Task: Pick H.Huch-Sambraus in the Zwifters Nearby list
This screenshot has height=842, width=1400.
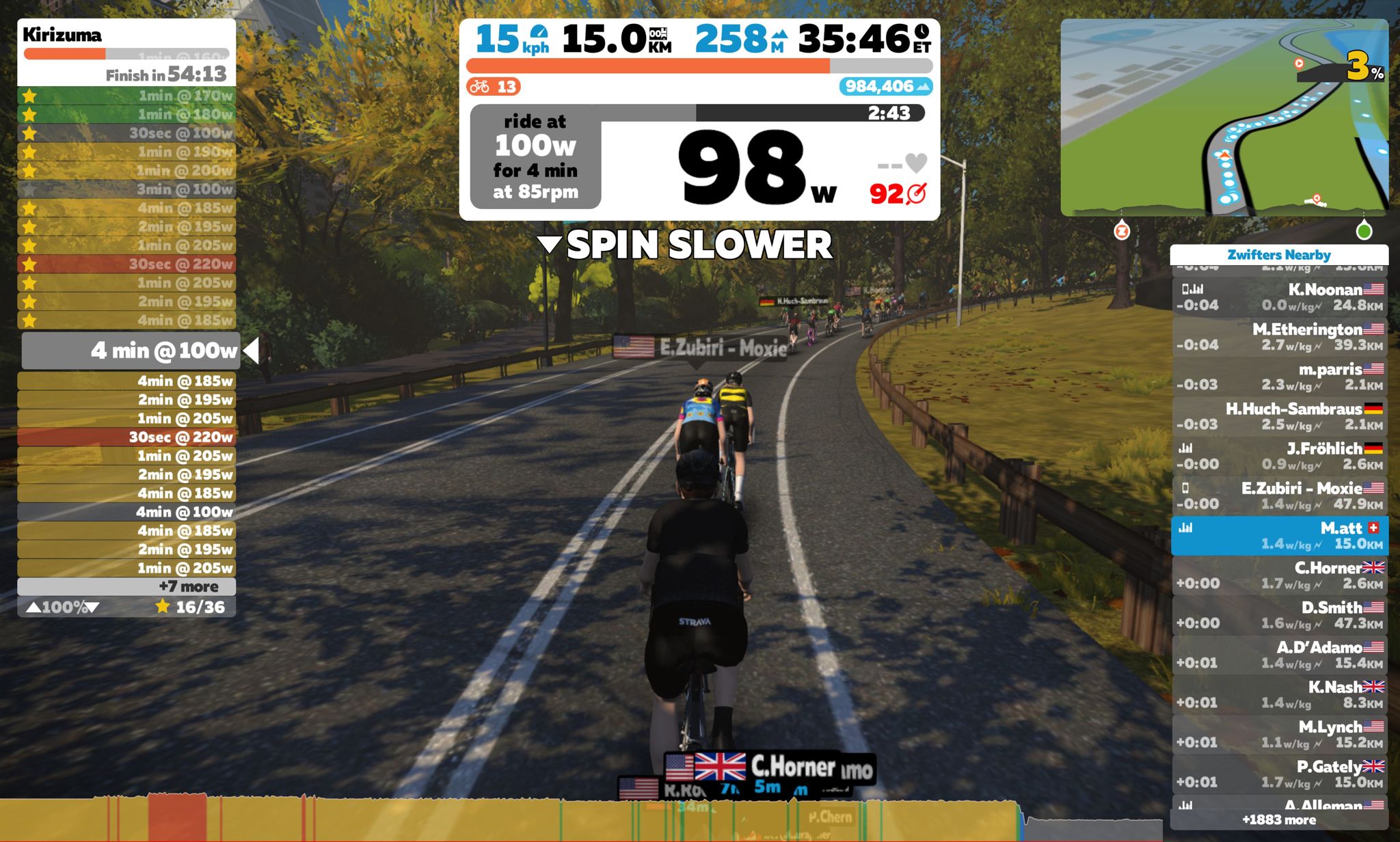Action: 1278,416
